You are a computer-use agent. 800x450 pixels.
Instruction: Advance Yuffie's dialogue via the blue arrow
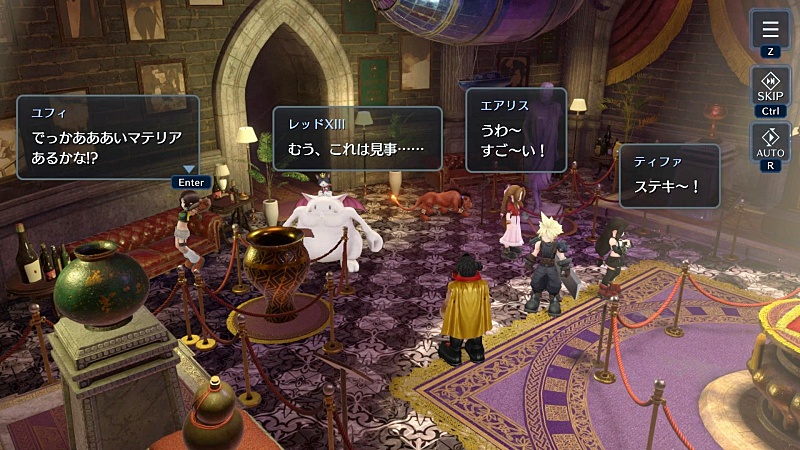point(190,169)
